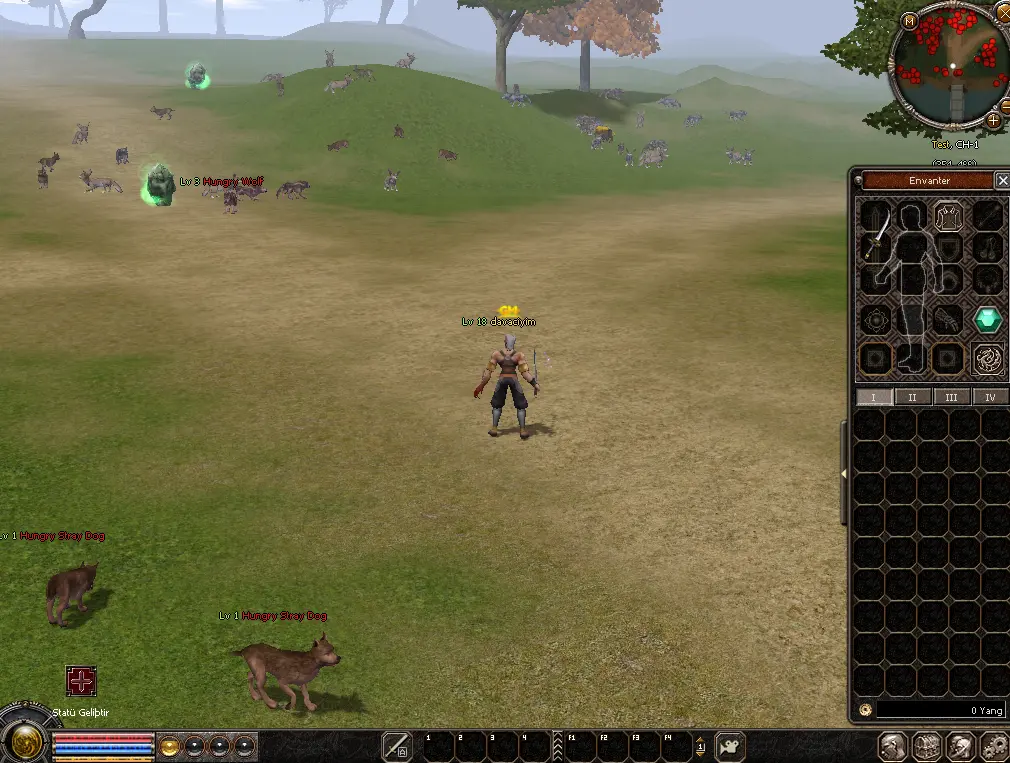Open the dragon emblem button in inventory
The width and height of the screenshot is (1010, 763).
click(988, 359)
